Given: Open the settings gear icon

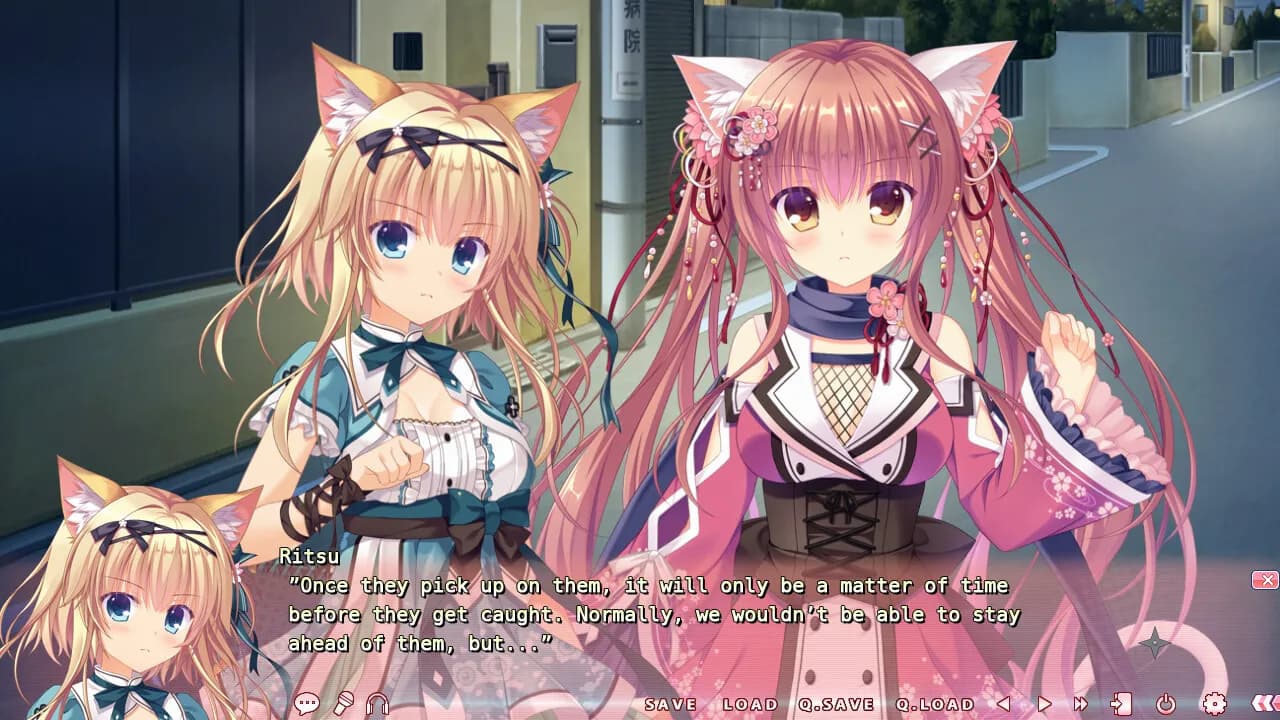Looking at the screenshot, I should click(1214, 704).
